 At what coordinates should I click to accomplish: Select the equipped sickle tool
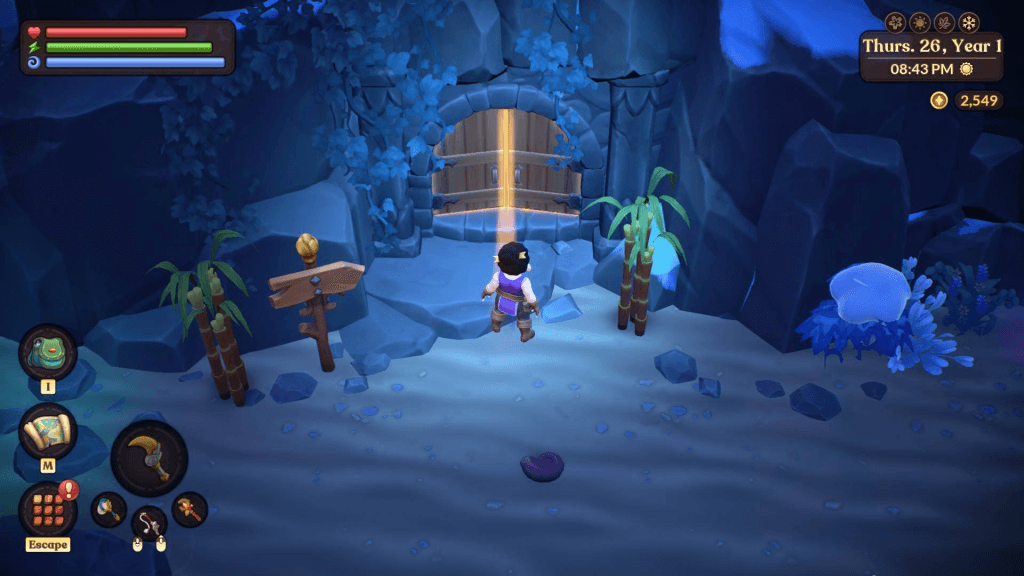tap(149, 458)
